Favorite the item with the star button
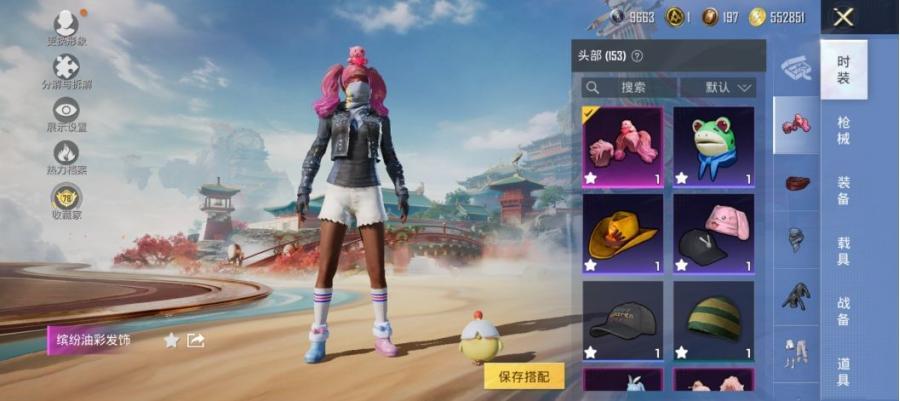Image resolution: width=900 pixels, height=401 pixels. [x=171, y=340]
